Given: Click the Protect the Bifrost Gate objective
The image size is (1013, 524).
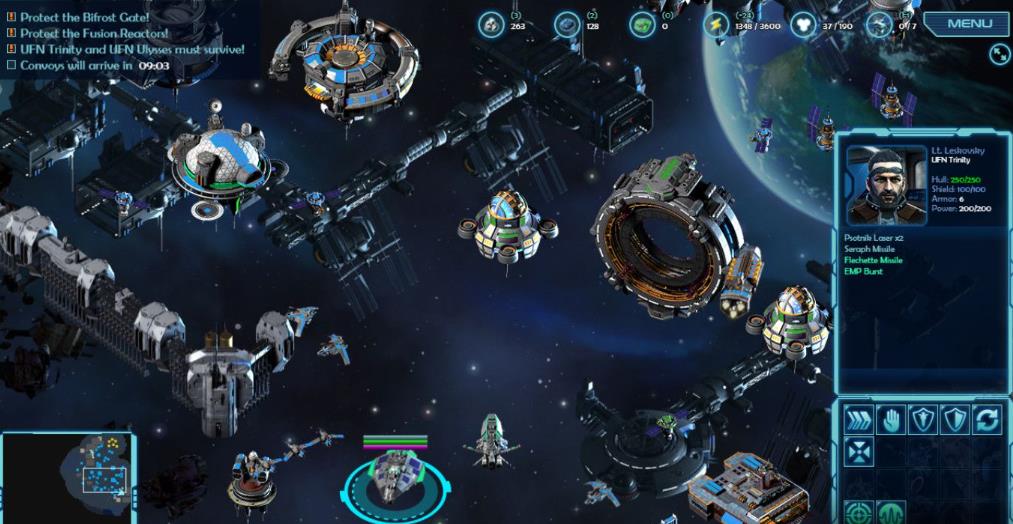Looking at the screenshot, I should pyautogui.click(x=84, y=17).
